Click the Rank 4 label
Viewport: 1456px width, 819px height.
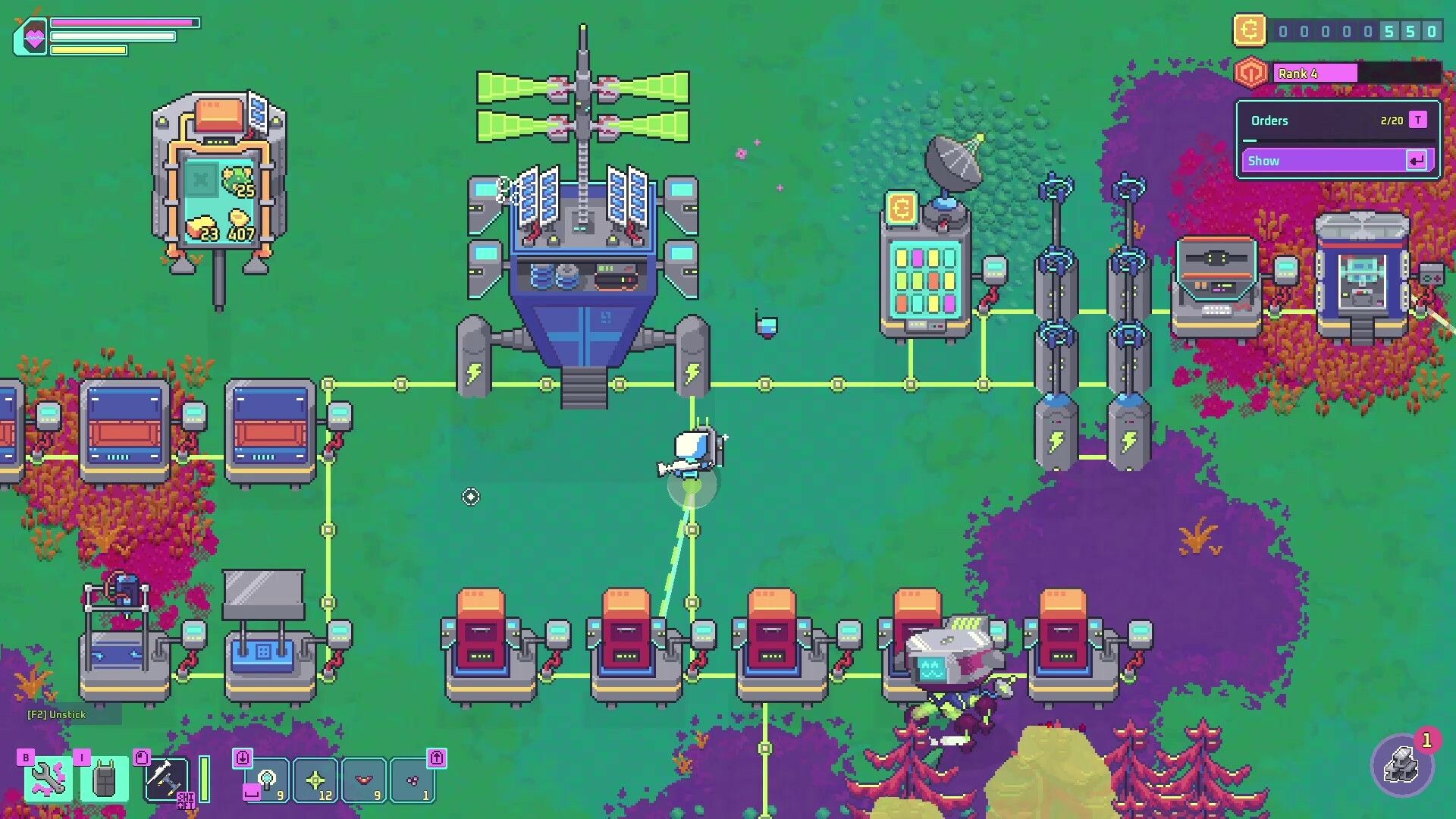1298,74
